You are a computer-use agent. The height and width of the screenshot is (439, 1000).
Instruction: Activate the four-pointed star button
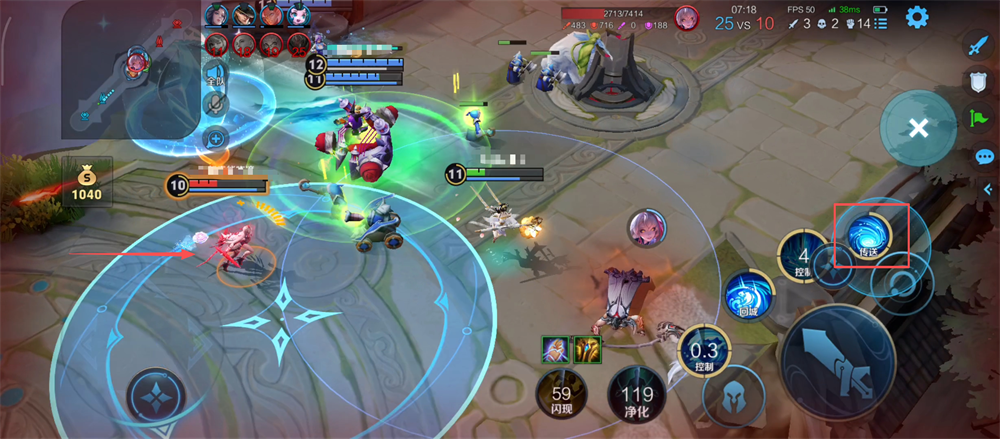(x=157, y=397)
